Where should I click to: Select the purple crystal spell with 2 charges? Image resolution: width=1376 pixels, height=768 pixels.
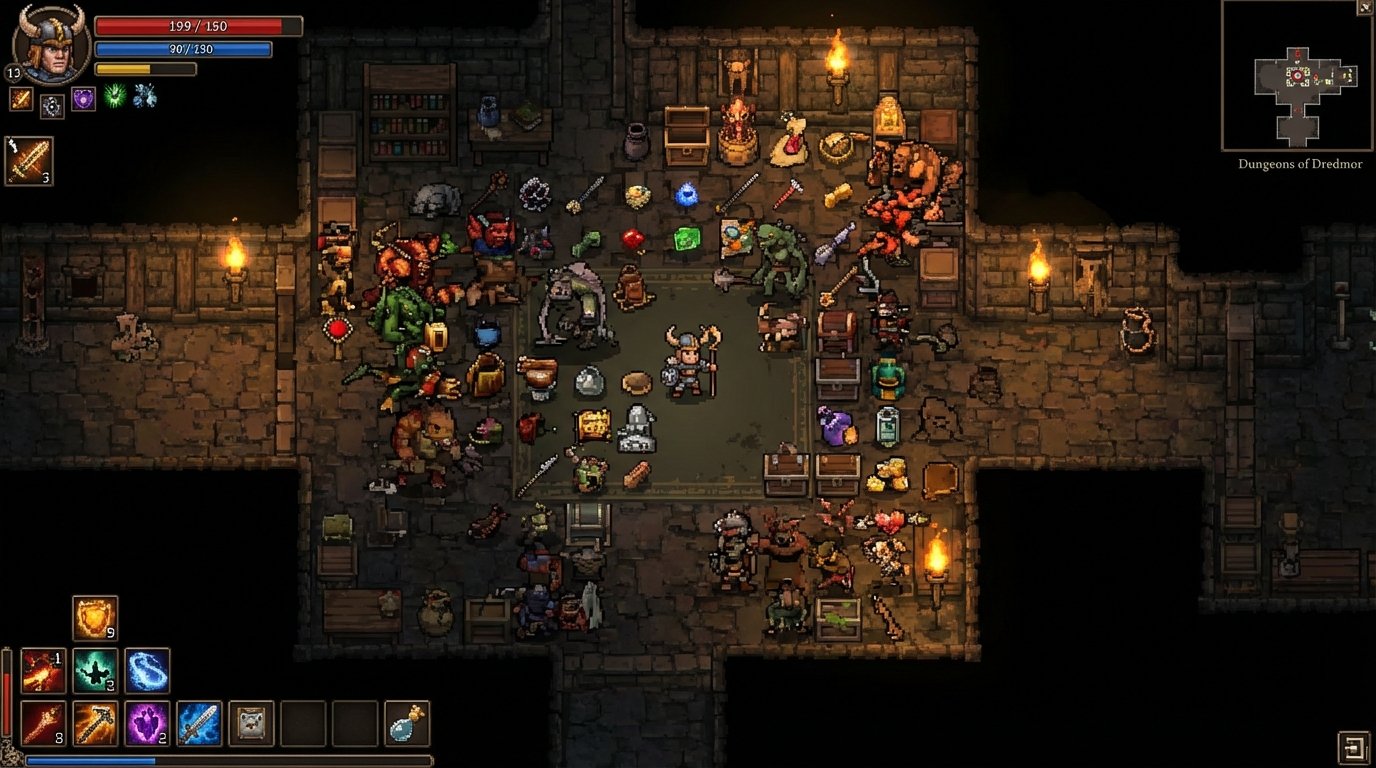point(148,723)
